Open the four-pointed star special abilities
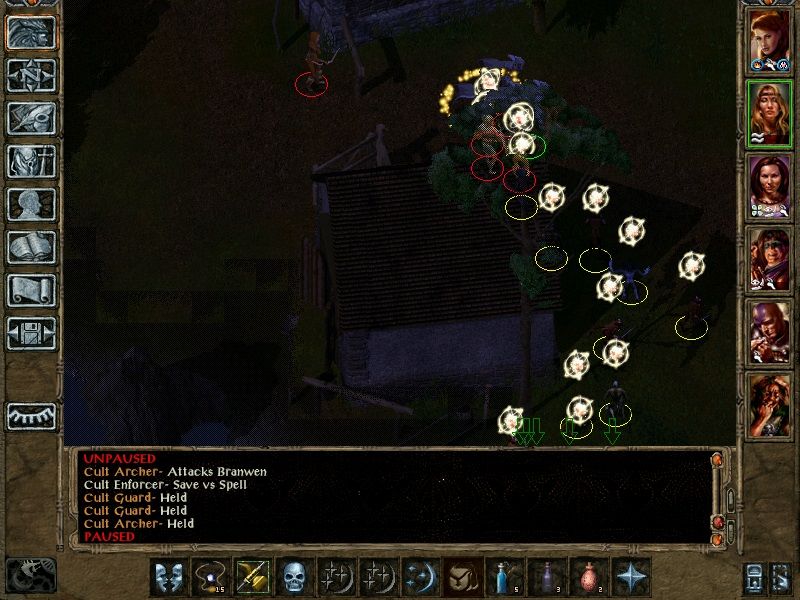Image resolution: width=800 pixels, height=600 pixels. (628, 577)
